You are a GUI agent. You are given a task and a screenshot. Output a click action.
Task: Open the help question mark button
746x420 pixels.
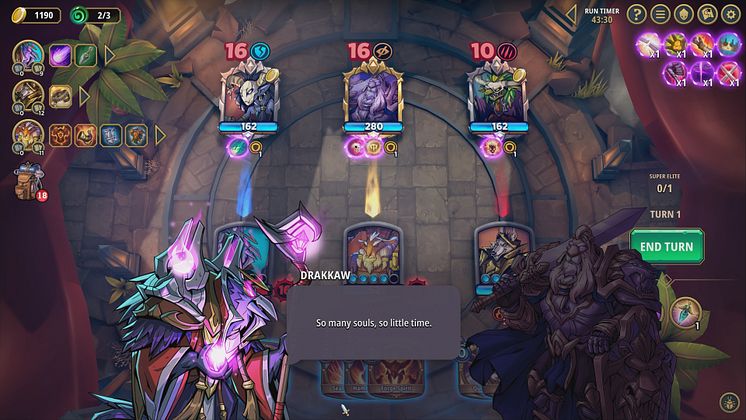(639, 14)
